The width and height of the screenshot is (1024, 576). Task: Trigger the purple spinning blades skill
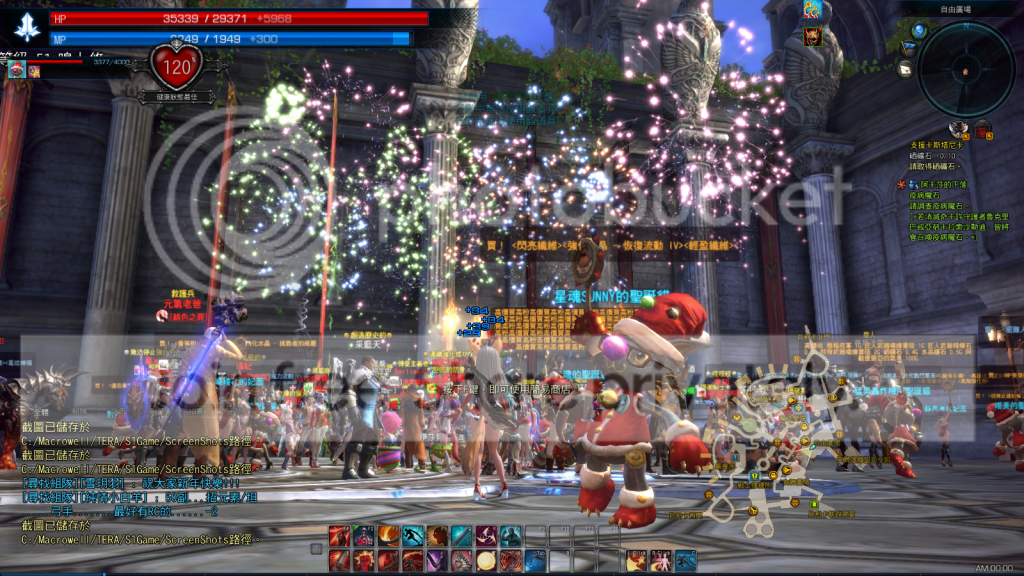pos(486,536)
